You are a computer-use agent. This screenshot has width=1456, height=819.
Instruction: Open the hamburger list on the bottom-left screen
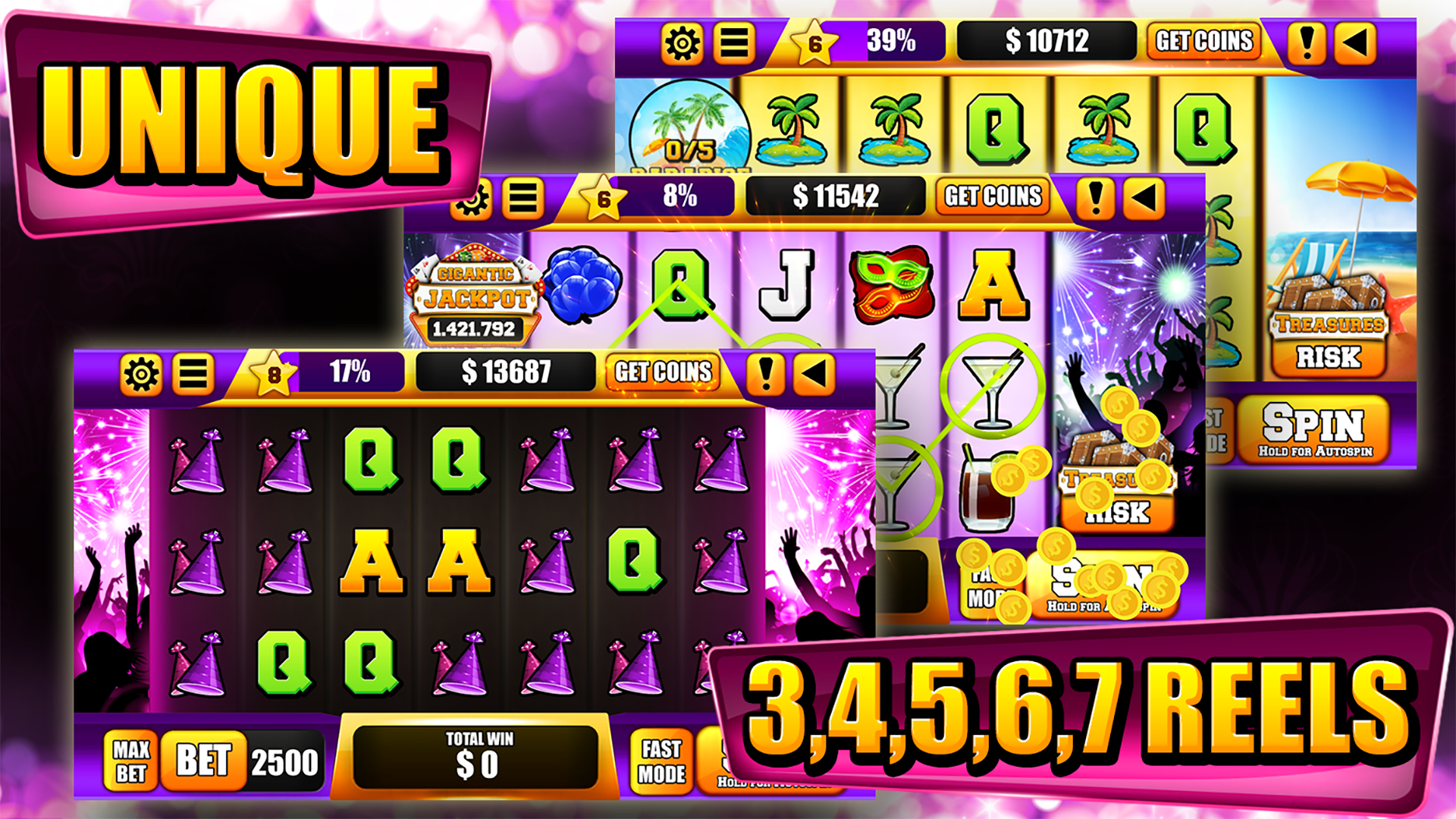tap(193, 372)
